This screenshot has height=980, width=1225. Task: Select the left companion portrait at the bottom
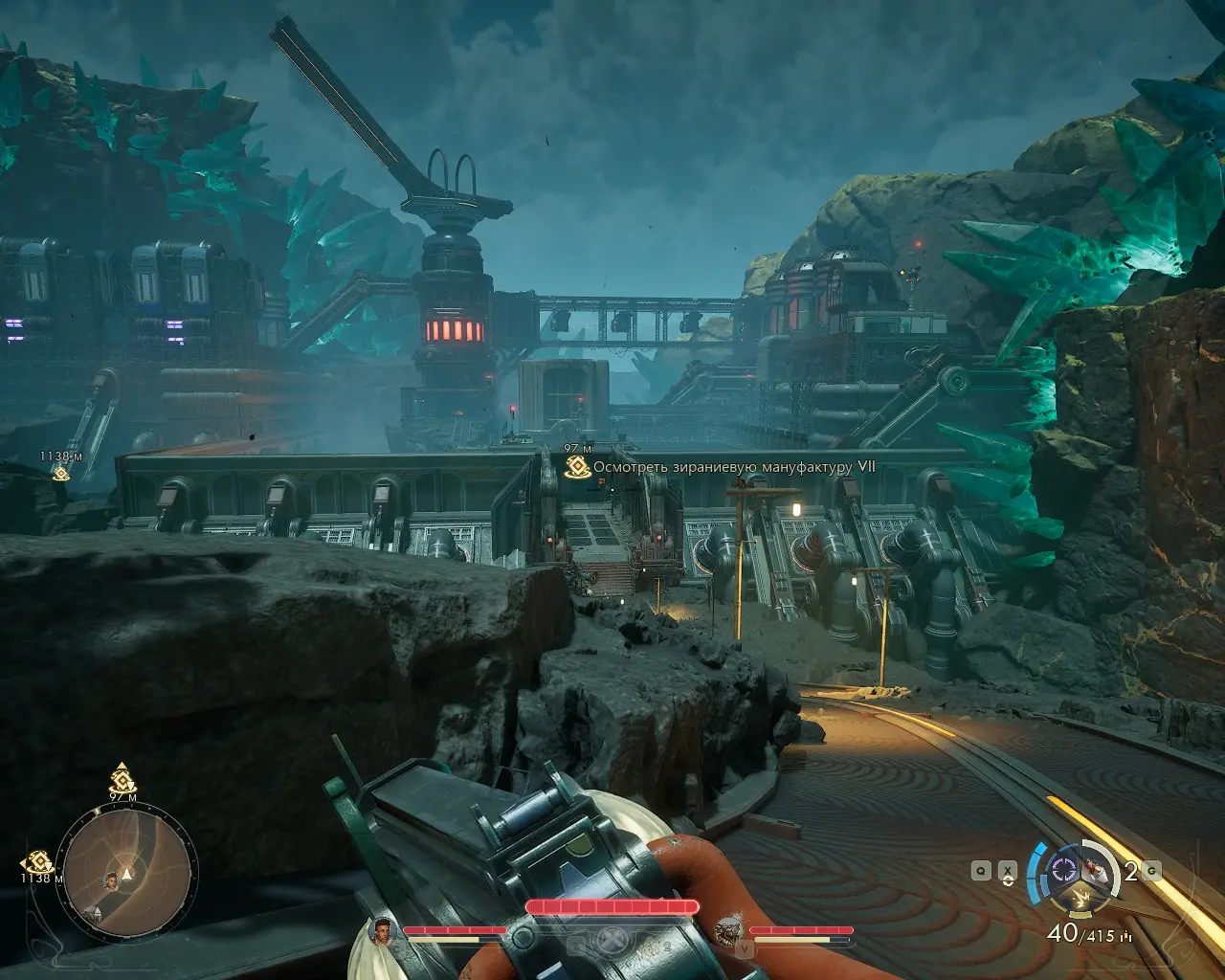click(382, 929)
